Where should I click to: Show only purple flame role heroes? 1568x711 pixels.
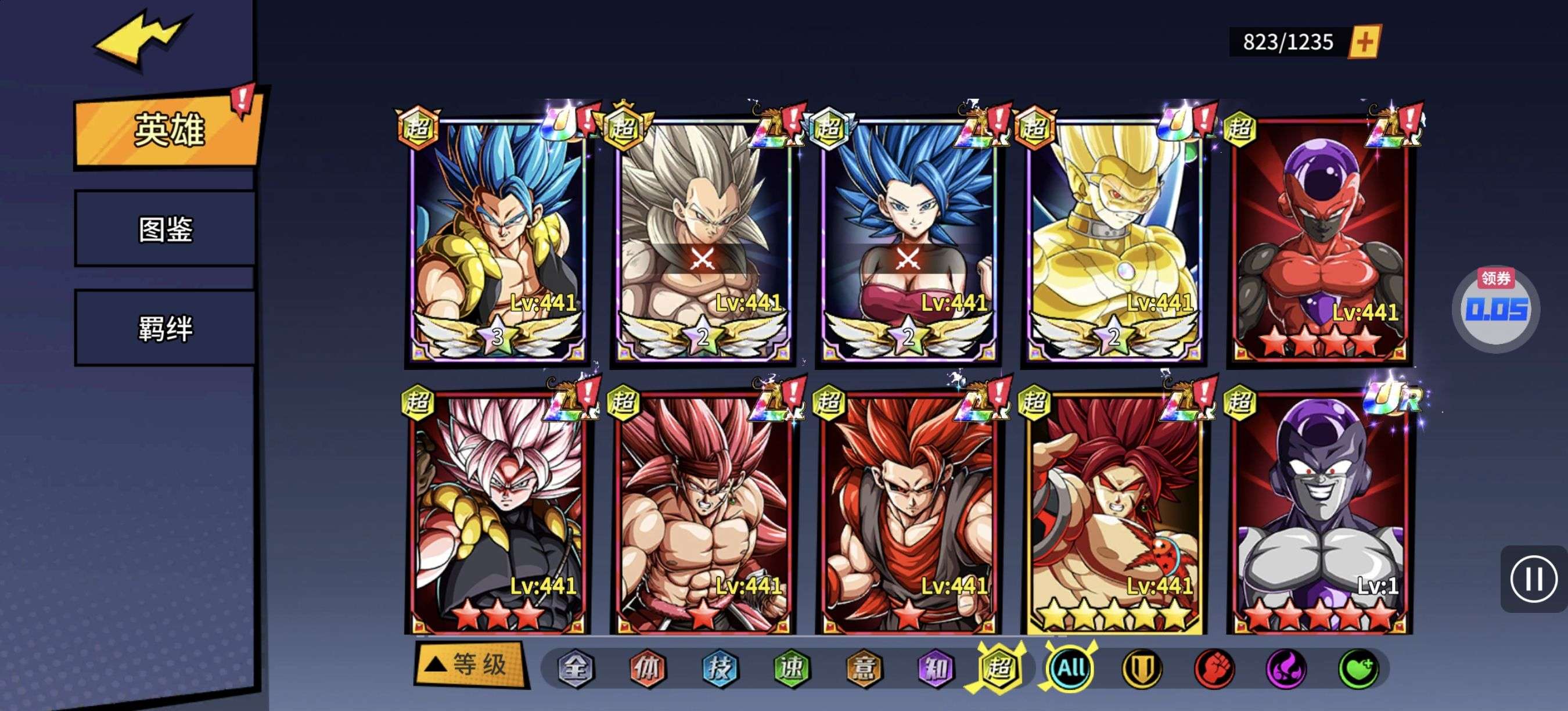(1286, 669)
